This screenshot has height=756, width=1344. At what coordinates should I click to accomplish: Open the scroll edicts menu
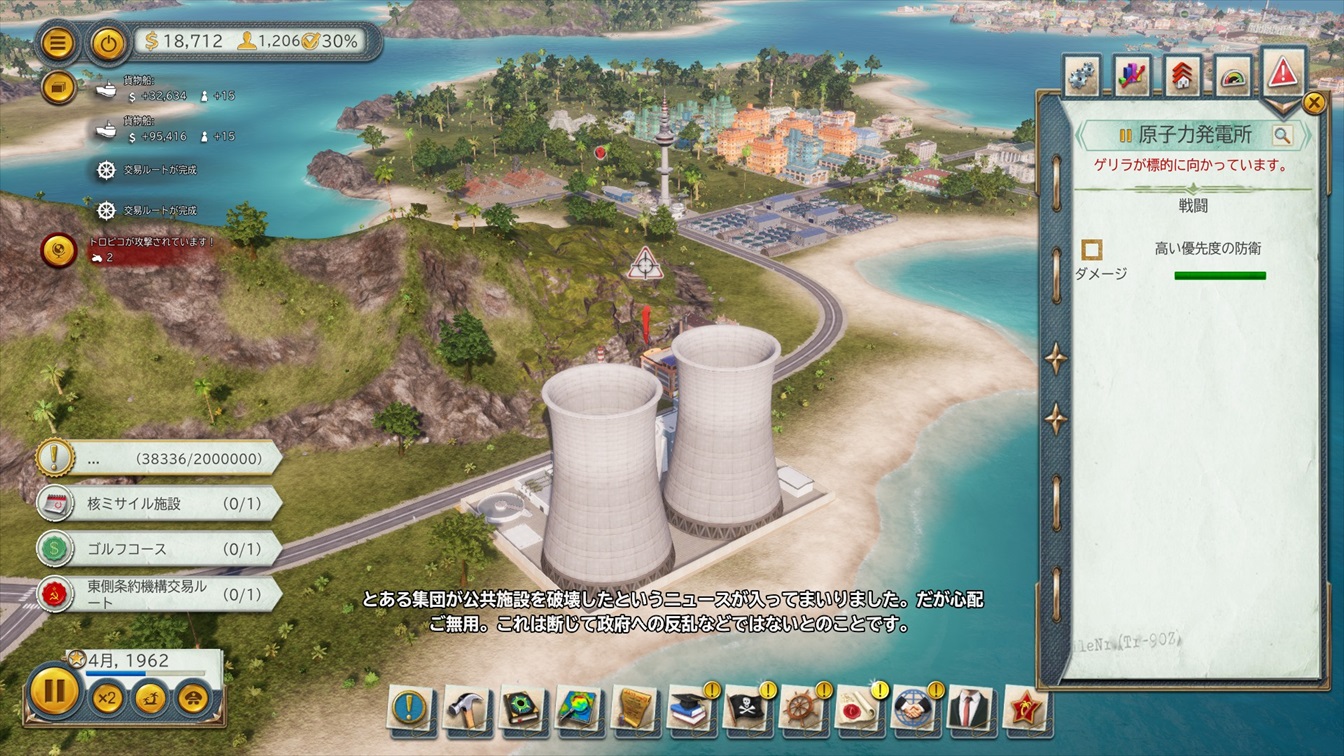click(x=634, y=709)
